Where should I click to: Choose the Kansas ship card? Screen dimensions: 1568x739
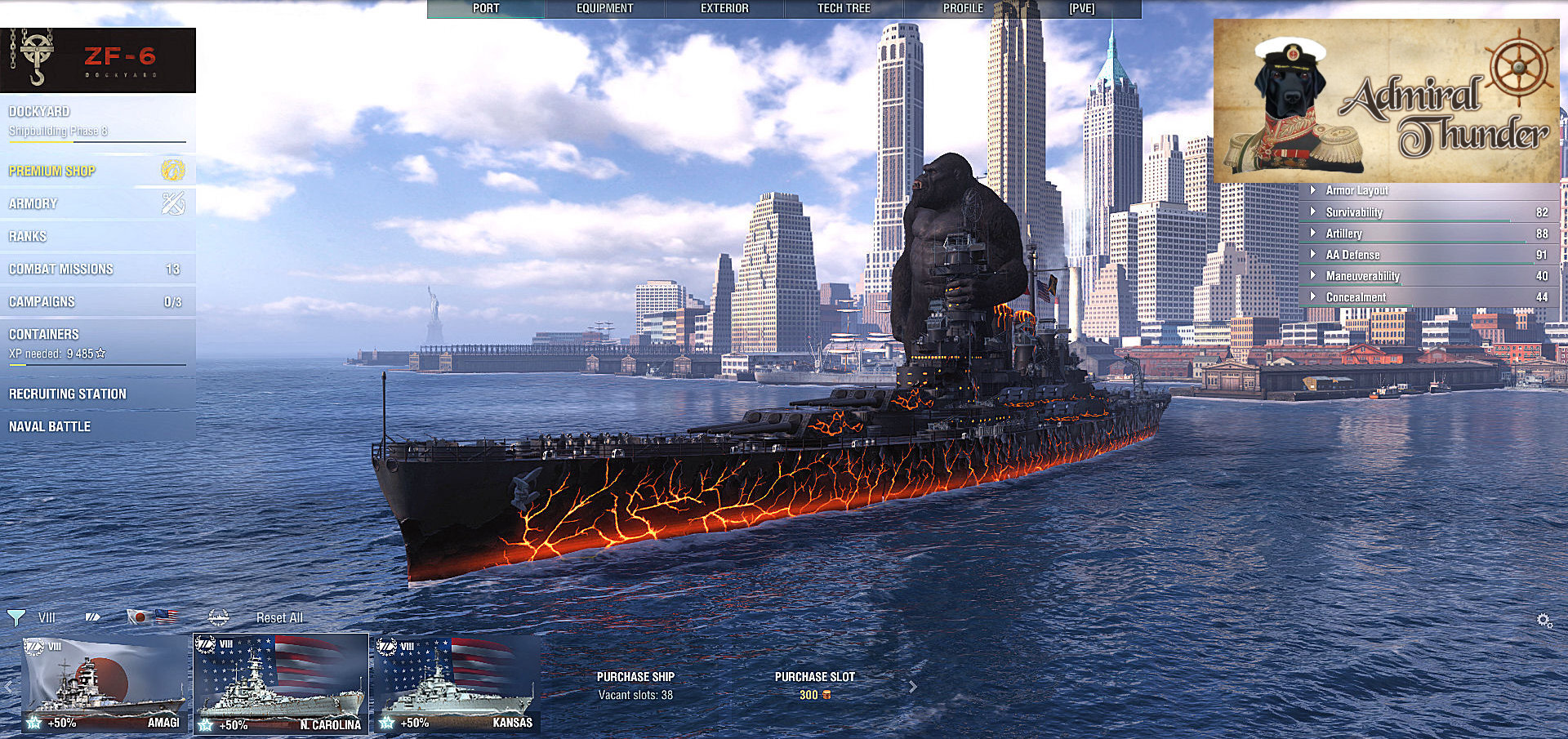pyautogui.click(x=457, y=684)
